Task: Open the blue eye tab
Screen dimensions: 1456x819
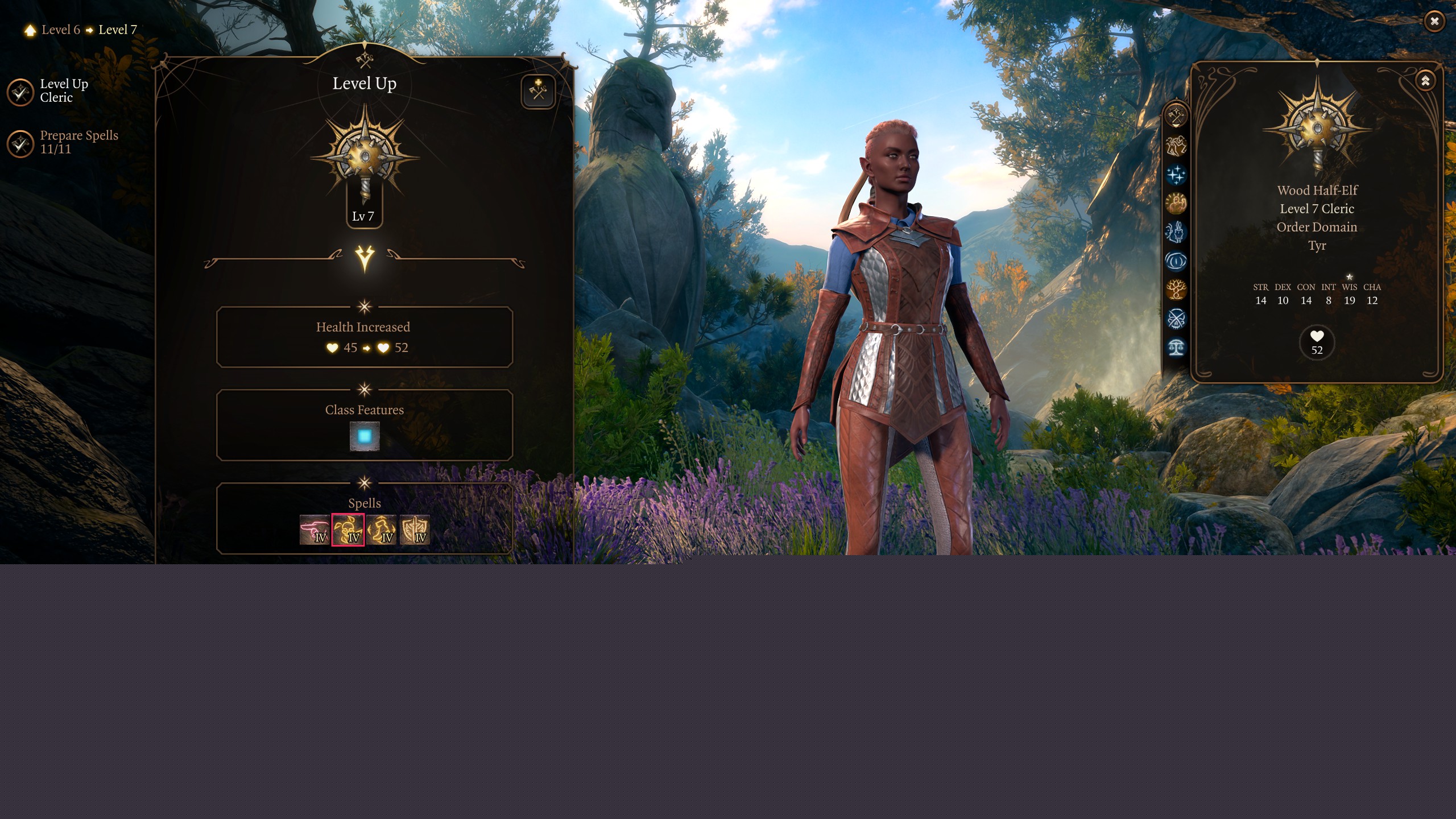Action: click(1176, 261)
